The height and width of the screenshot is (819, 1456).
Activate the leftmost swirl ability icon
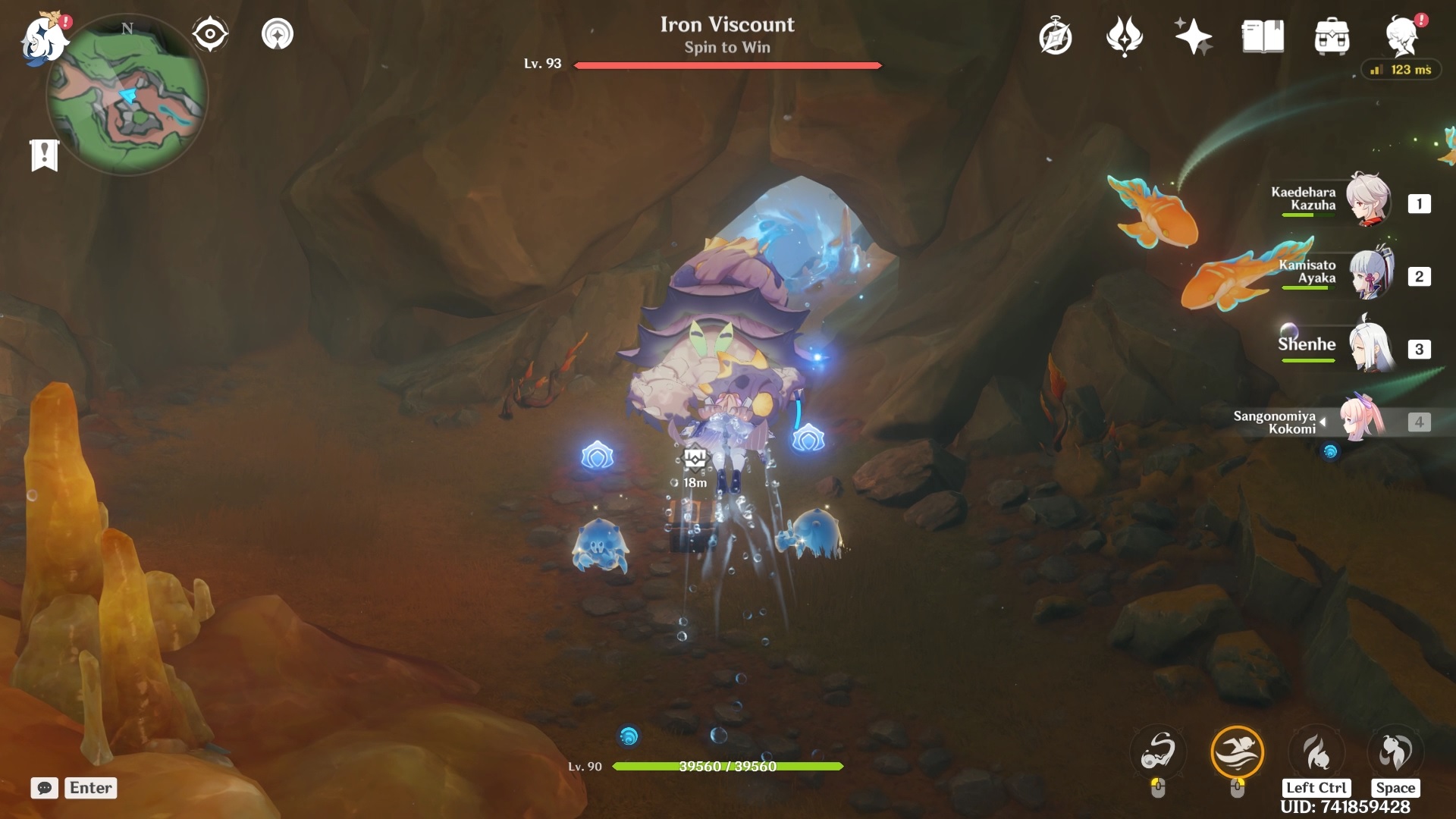click(x=1158, y=752)
